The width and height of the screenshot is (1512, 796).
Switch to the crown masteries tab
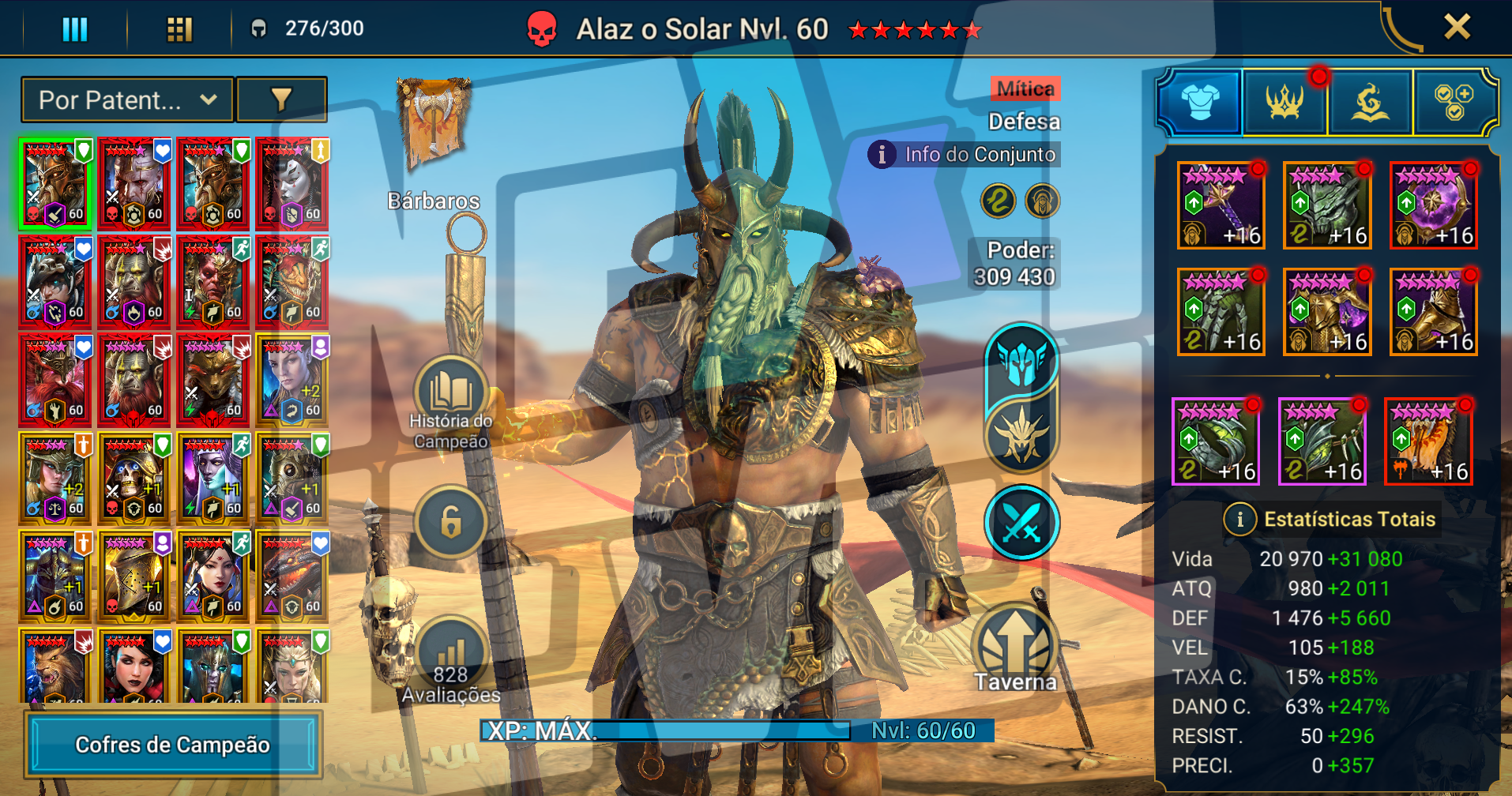[x=1284, y=103]
